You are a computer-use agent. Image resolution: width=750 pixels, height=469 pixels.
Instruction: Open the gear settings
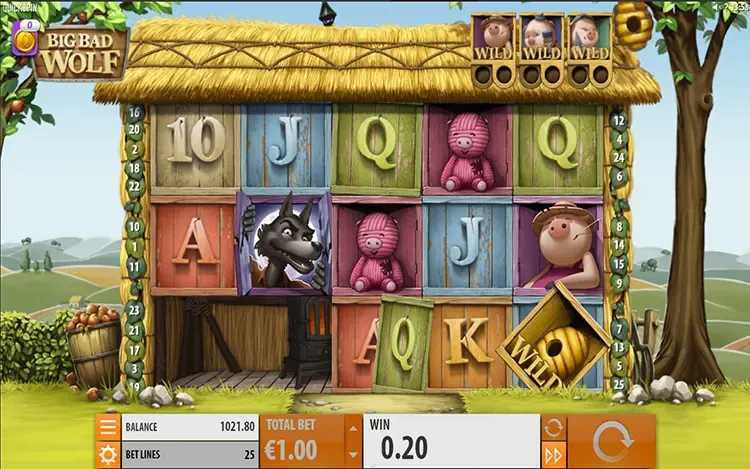(x=109, y=455)
